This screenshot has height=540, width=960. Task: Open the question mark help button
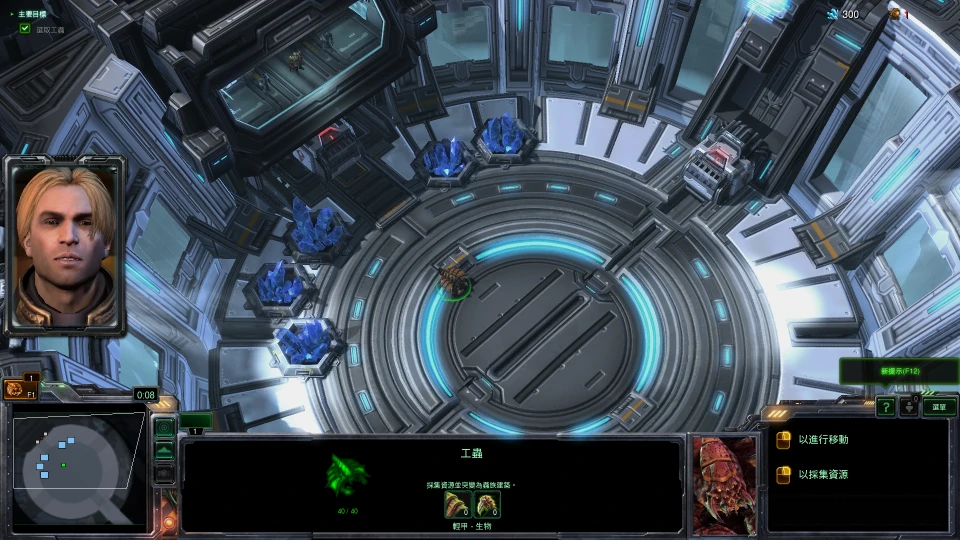886,407
